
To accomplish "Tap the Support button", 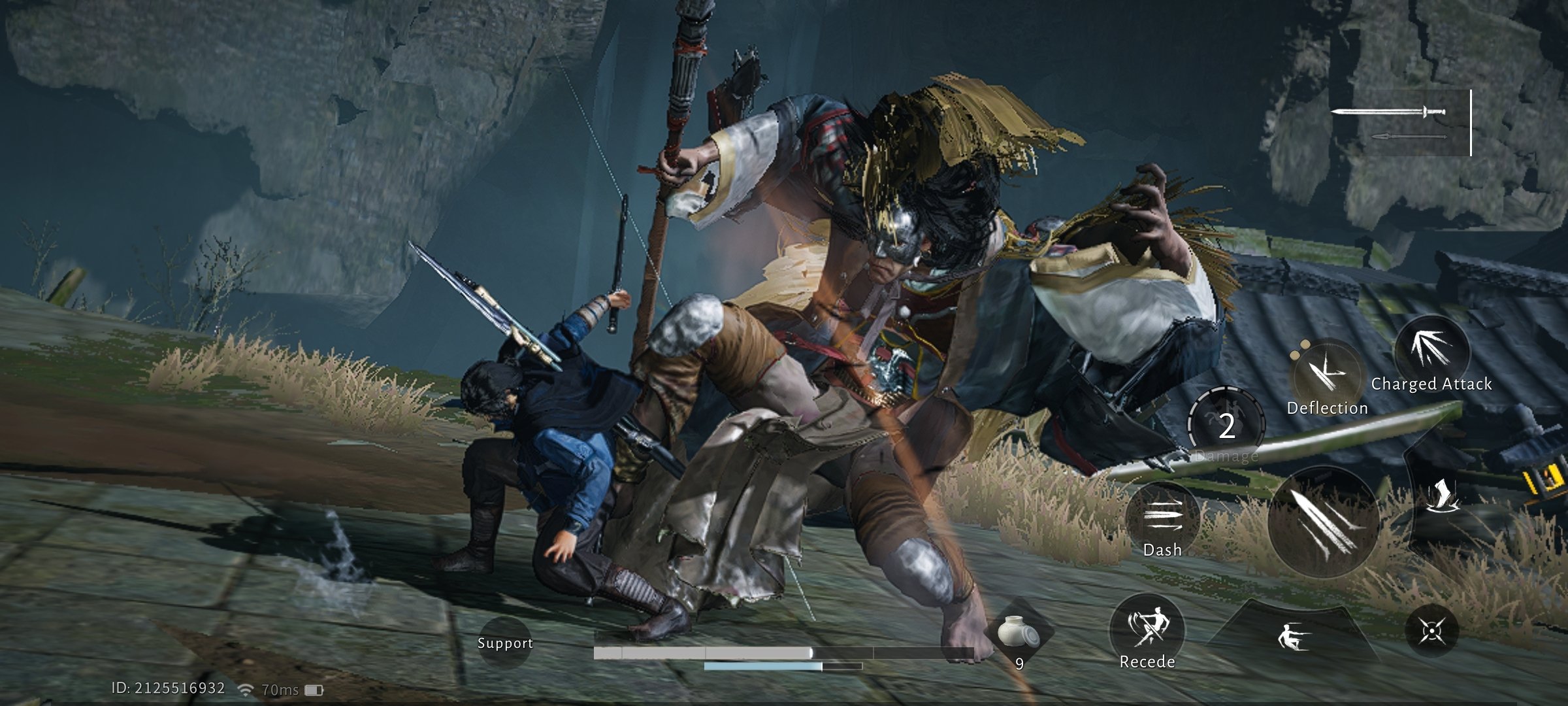I will pos(504,642).
